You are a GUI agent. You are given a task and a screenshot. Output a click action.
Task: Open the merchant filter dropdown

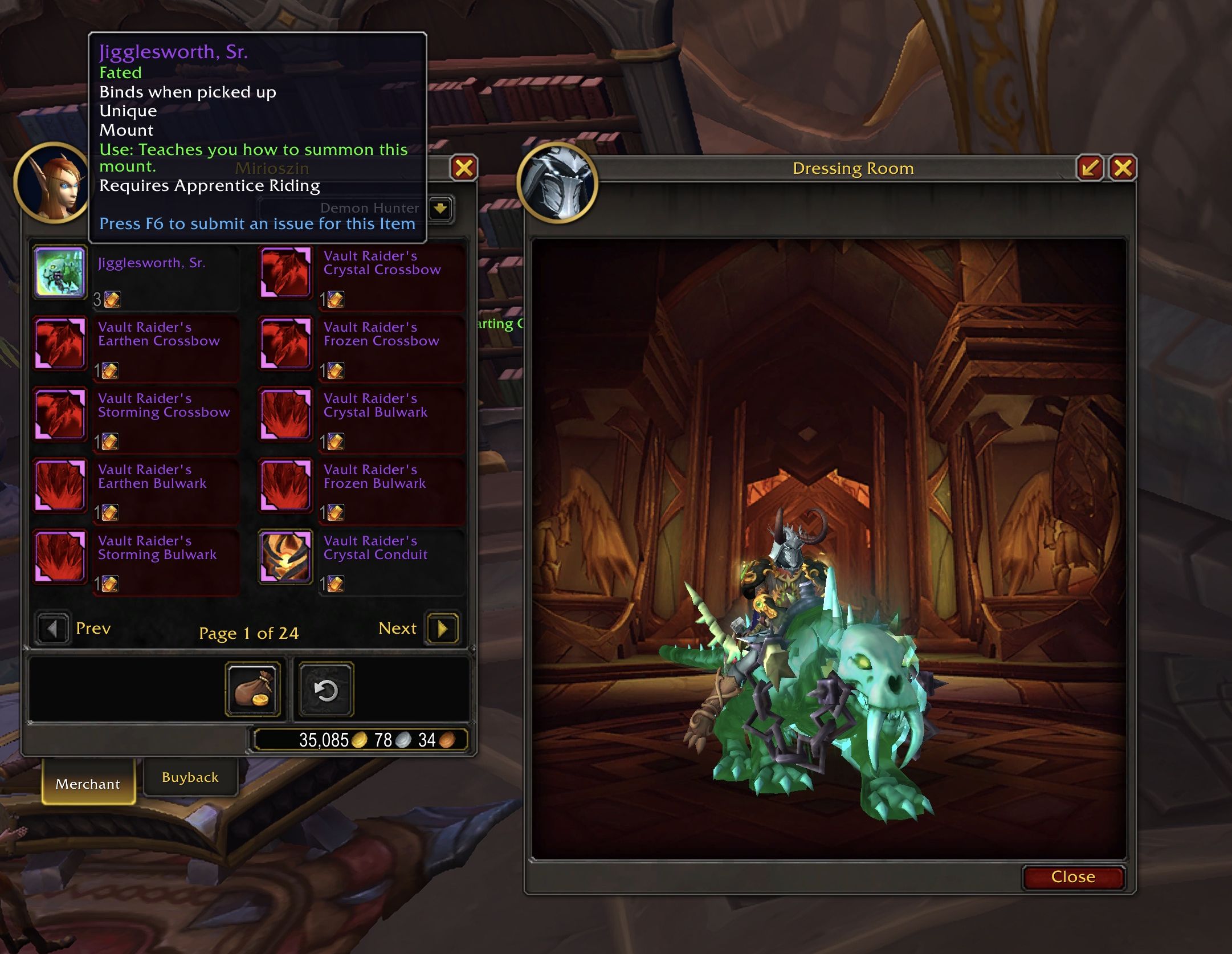[x=440, y=209]
